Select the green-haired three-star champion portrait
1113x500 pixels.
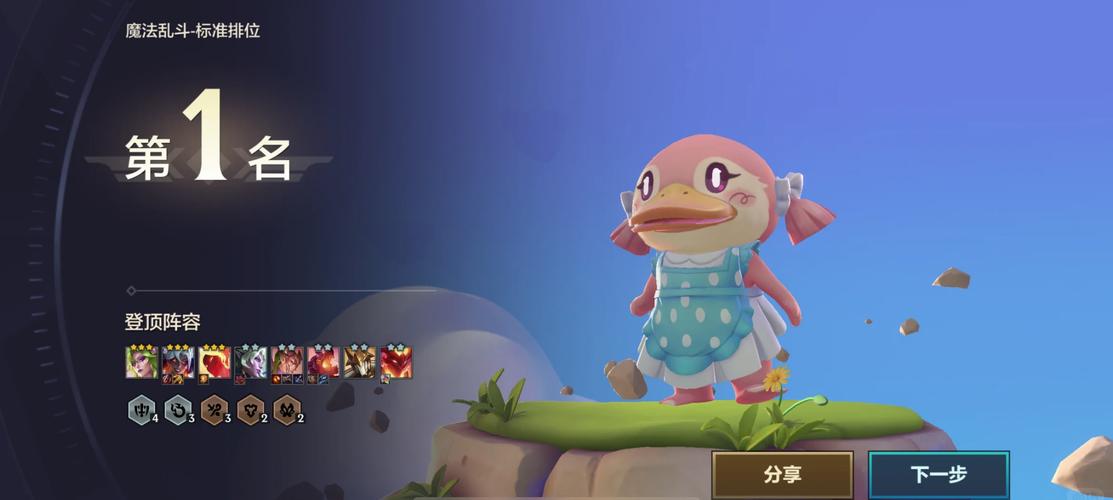[141, 362]
